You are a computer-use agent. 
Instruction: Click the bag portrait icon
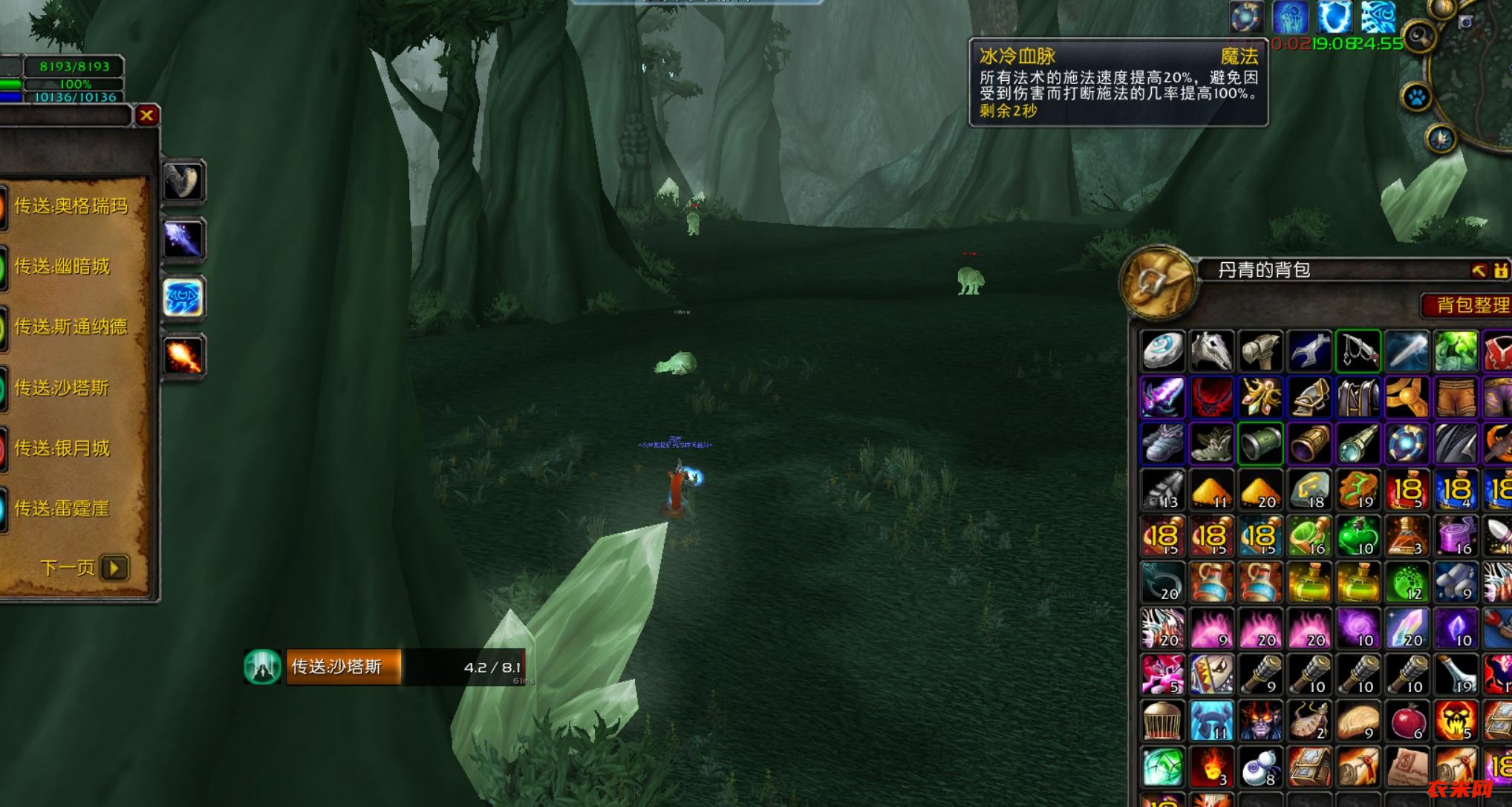coord(1158,283)
